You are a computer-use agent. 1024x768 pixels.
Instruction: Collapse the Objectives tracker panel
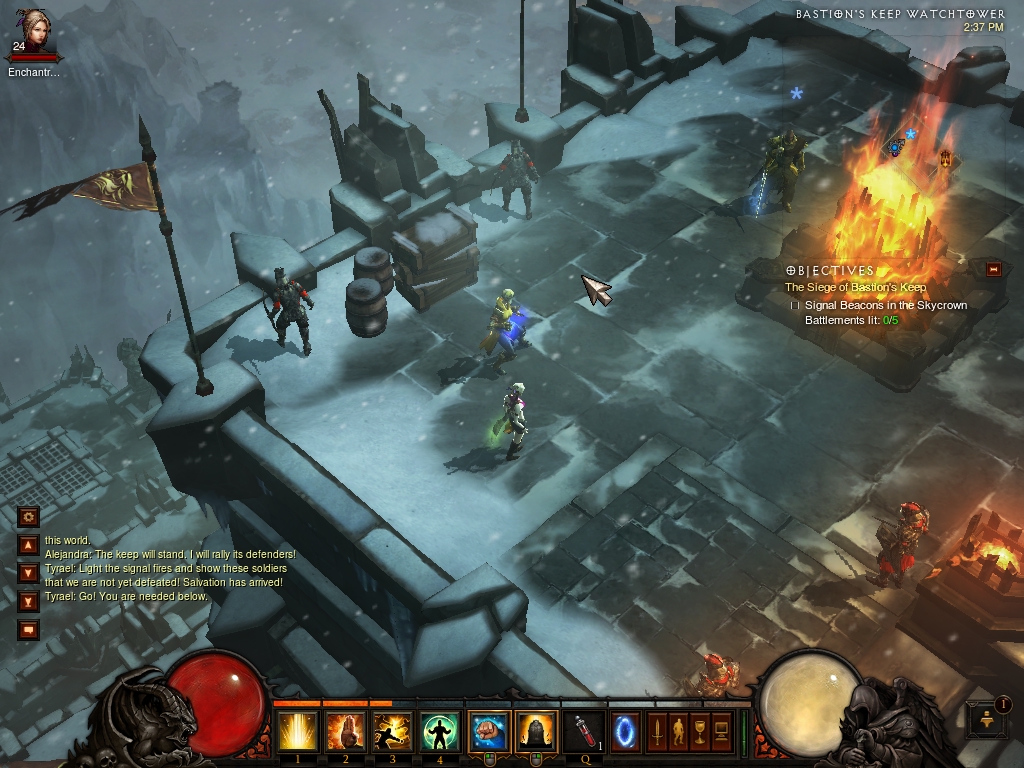(993, 269)
